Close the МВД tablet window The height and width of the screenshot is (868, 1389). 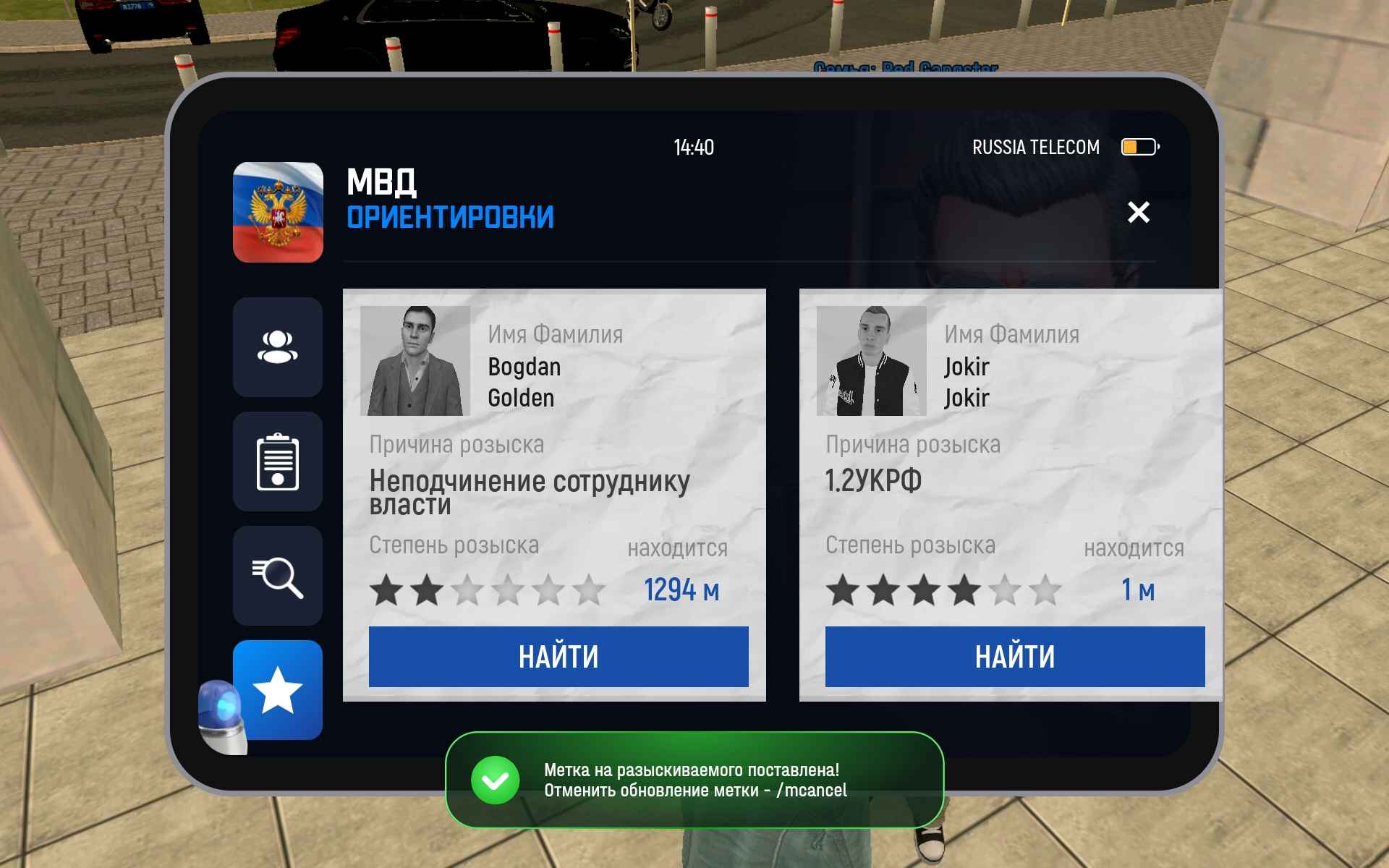click(x=1138, y=212)
